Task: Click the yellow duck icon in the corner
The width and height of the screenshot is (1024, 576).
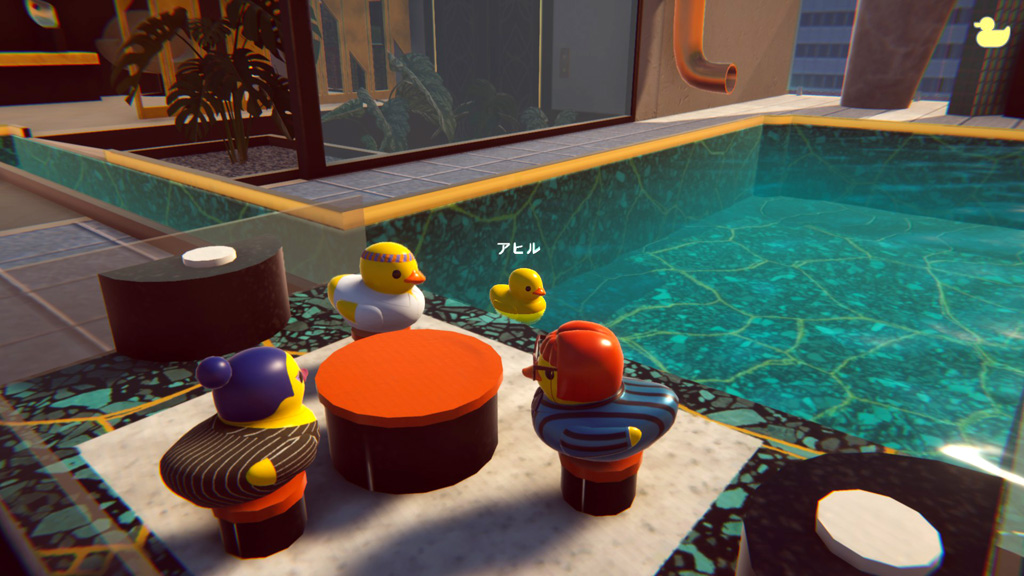Action: (x=991, y=32)
